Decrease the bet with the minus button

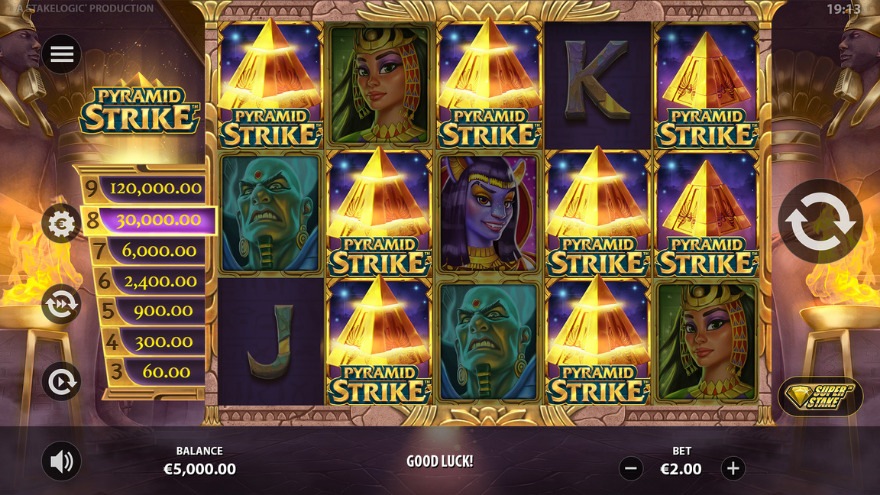click(x=631, y=468)
